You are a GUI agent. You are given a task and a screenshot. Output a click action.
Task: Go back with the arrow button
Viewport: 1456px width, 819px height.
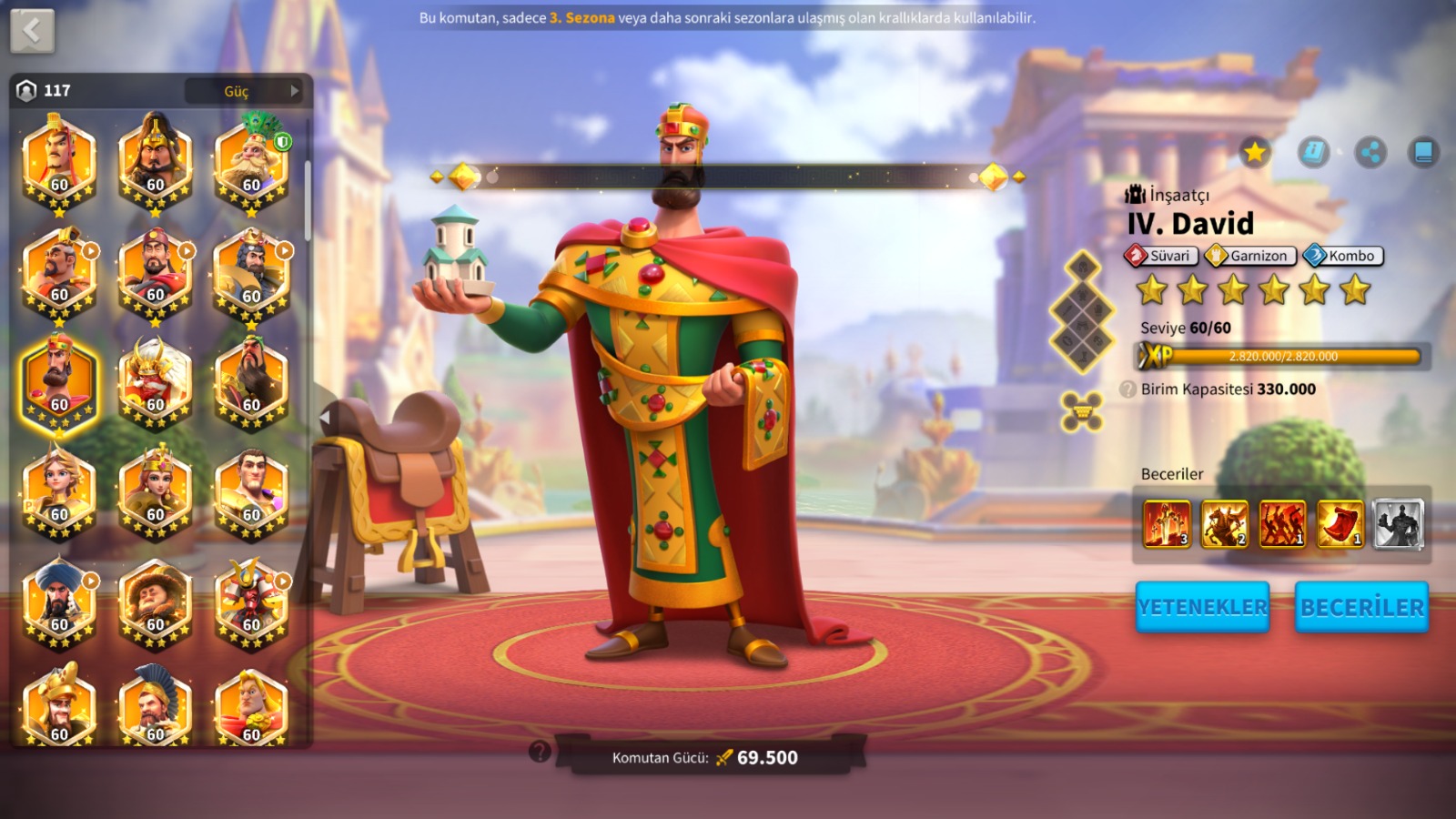click(33, 32)
